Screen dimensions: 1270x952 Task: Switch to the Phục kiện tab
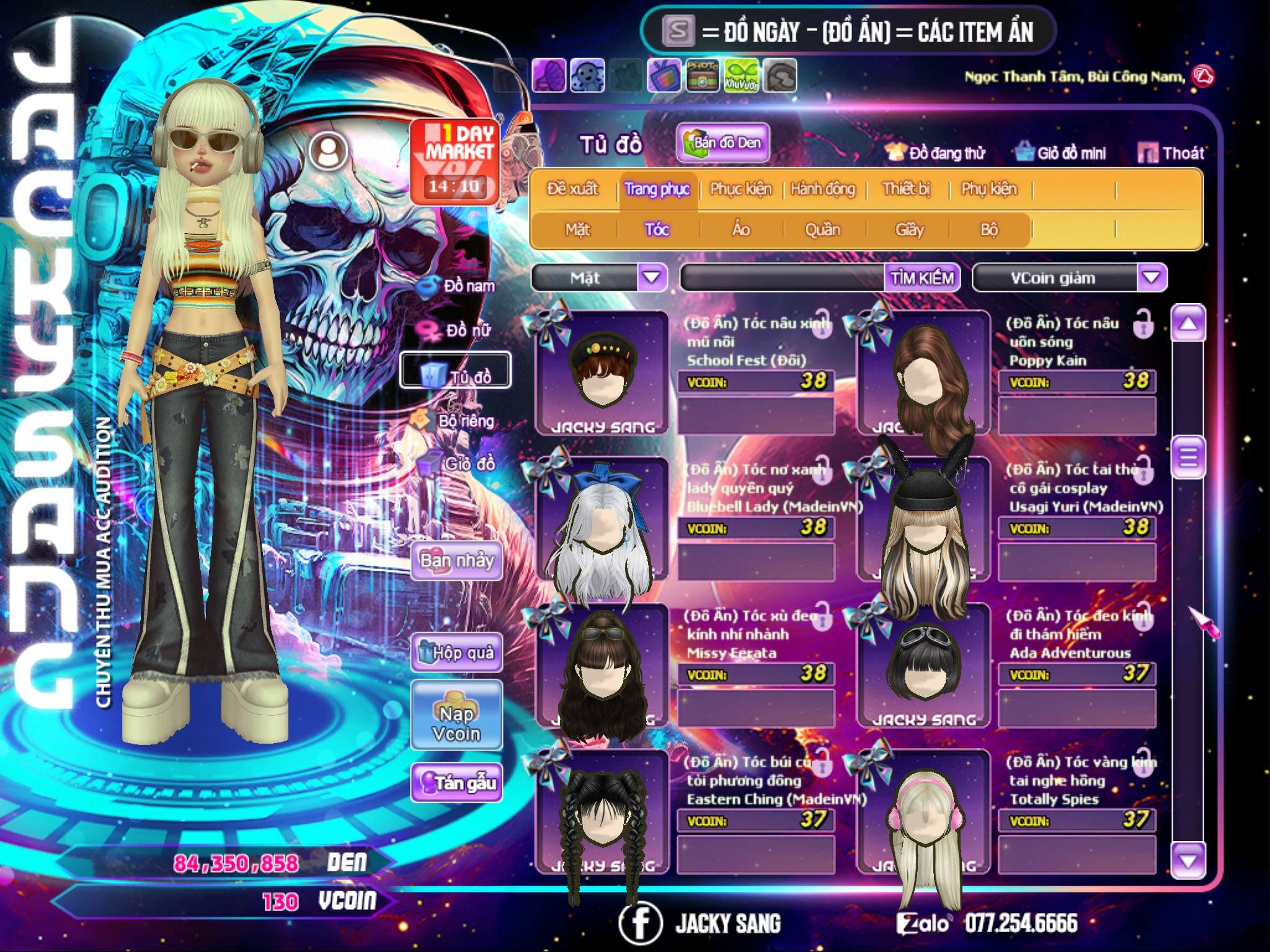(740, 189)
